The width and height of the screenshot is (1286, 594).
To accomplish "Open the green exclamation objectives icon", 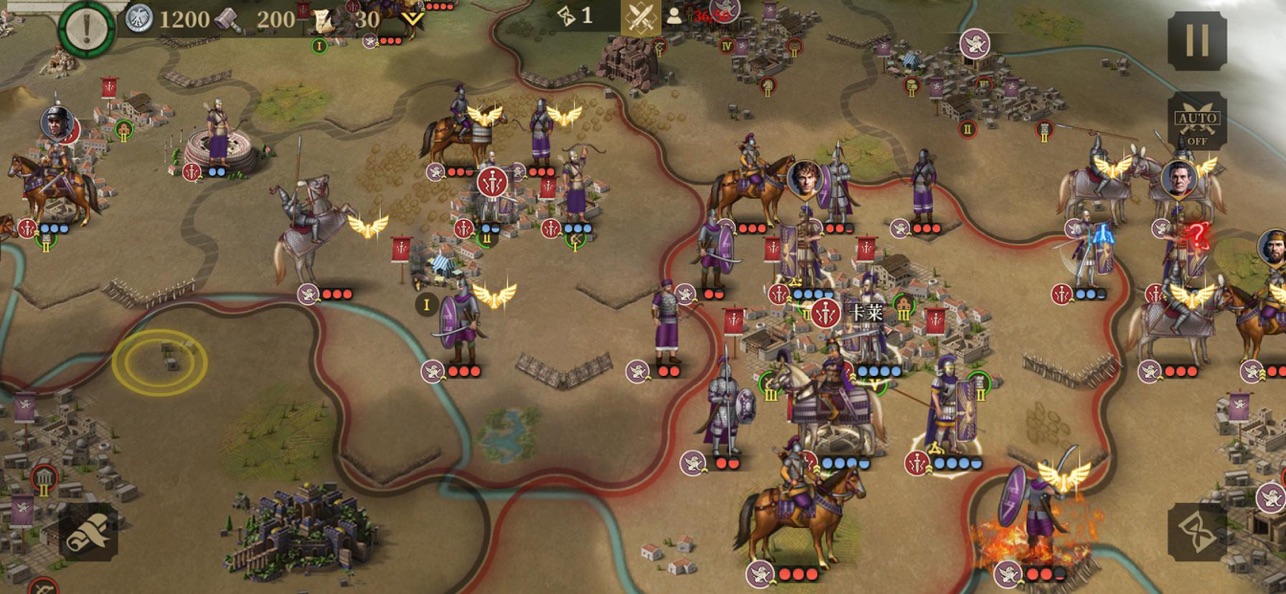I will [87, 25].
